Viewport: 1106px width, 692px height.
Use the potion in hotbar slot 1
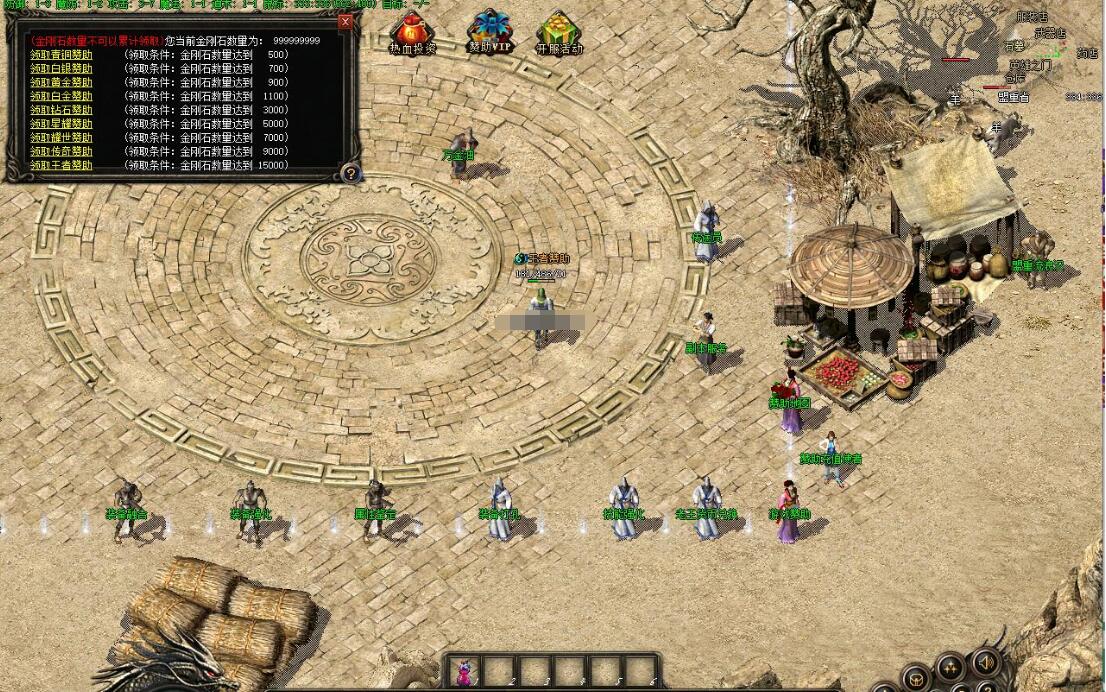pos(463,672)
